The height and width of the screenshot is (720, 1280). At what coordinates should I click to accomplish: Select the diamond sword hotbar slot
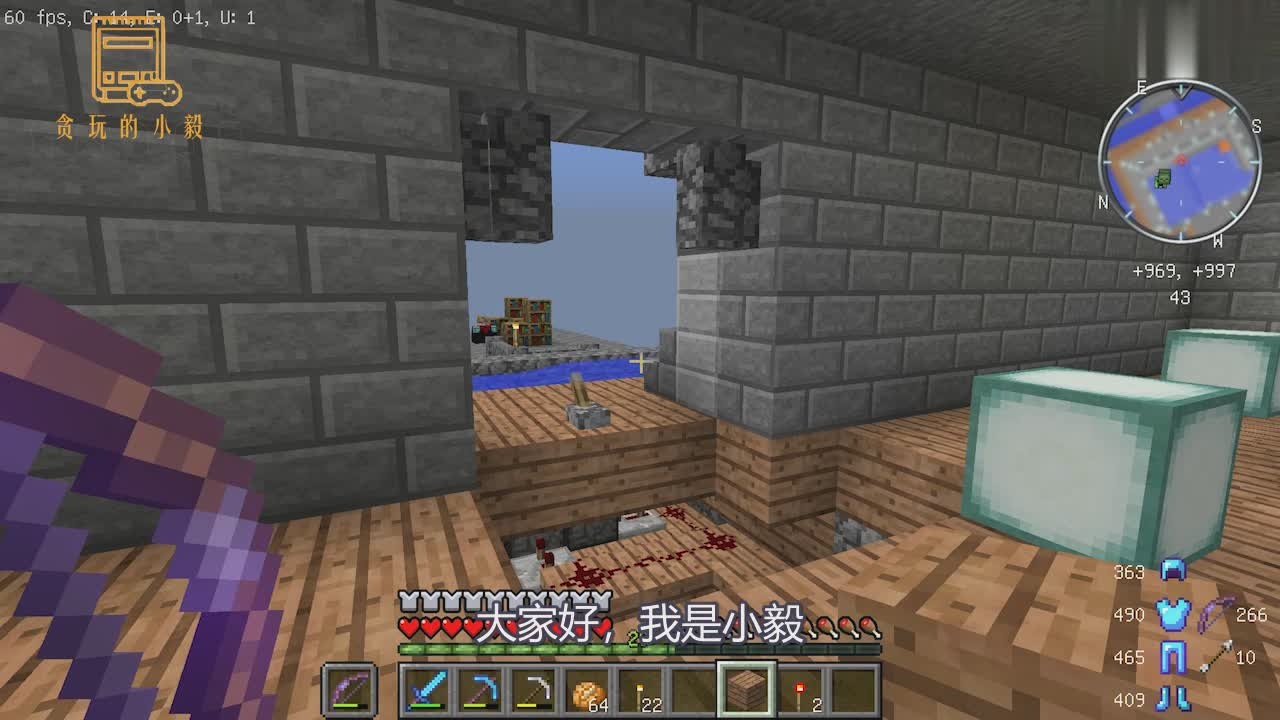(x=426, y=690)
